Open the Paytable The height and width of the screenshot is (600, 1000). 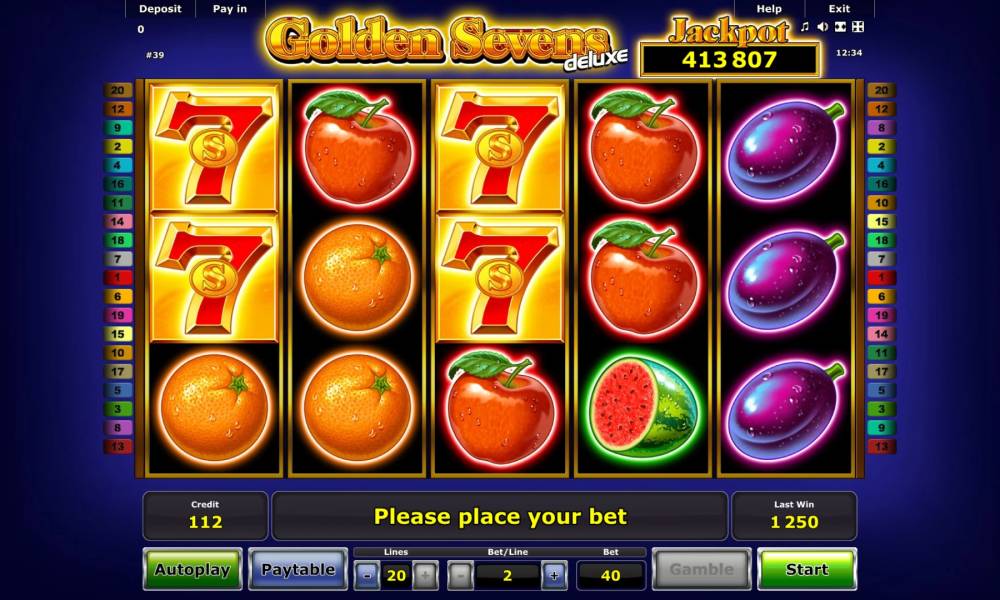(297, 569)
